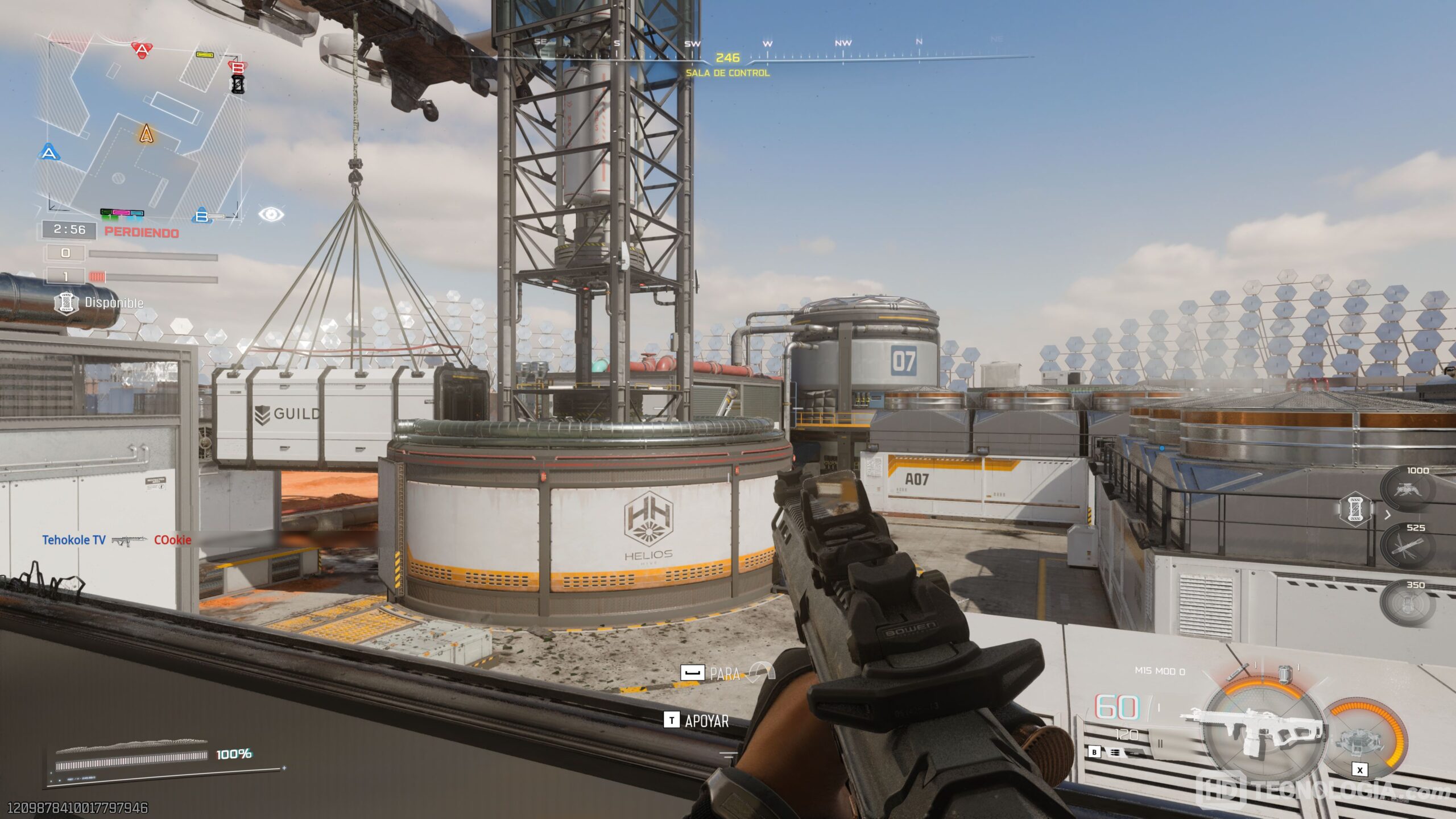Select the red B objective marker on minimap

click(238, 68)
